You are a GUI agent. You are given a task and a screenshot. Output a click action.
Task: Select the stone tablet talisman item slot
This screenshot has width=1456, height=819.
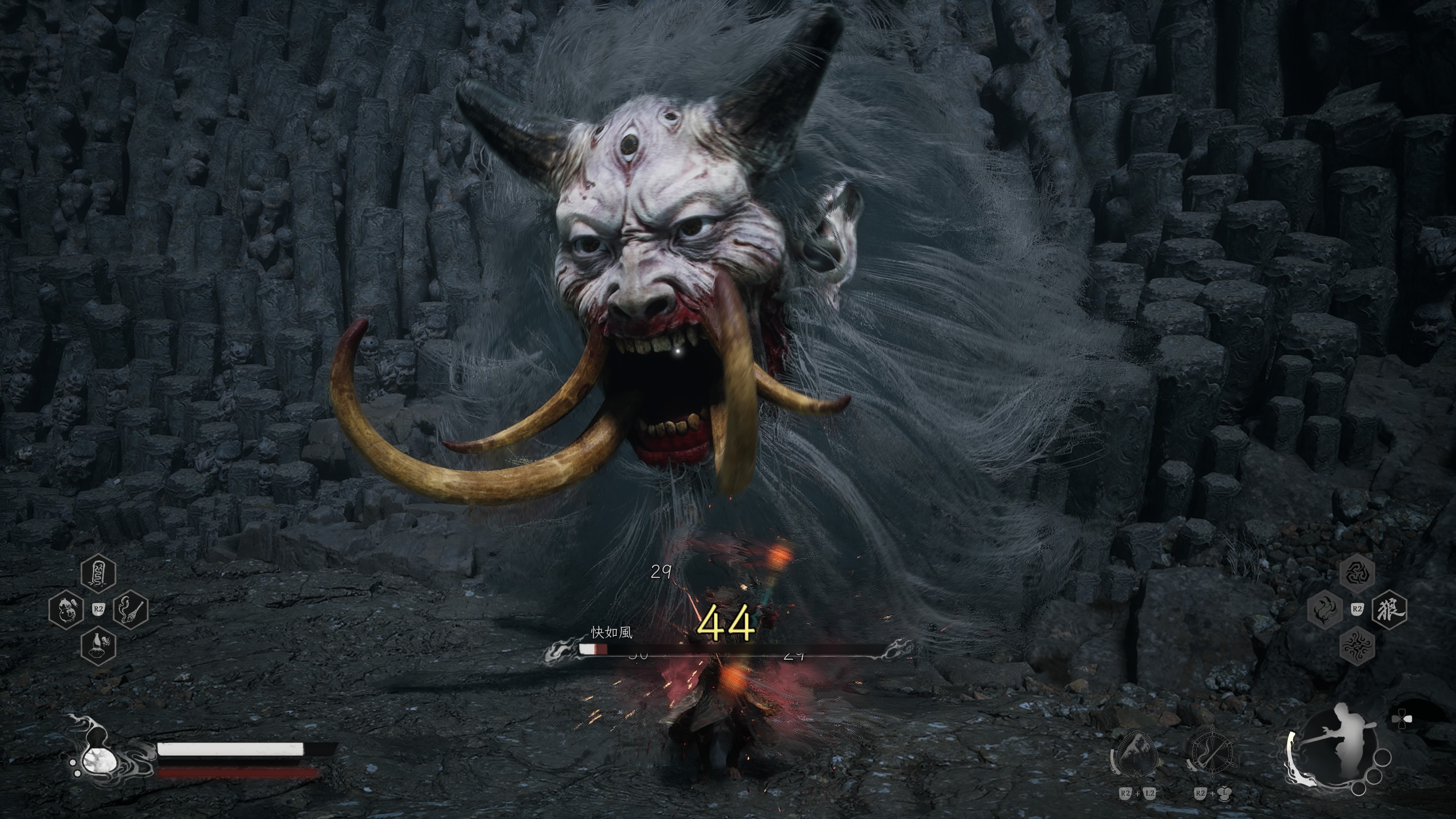pyautogui.click(x=98, y=573)
